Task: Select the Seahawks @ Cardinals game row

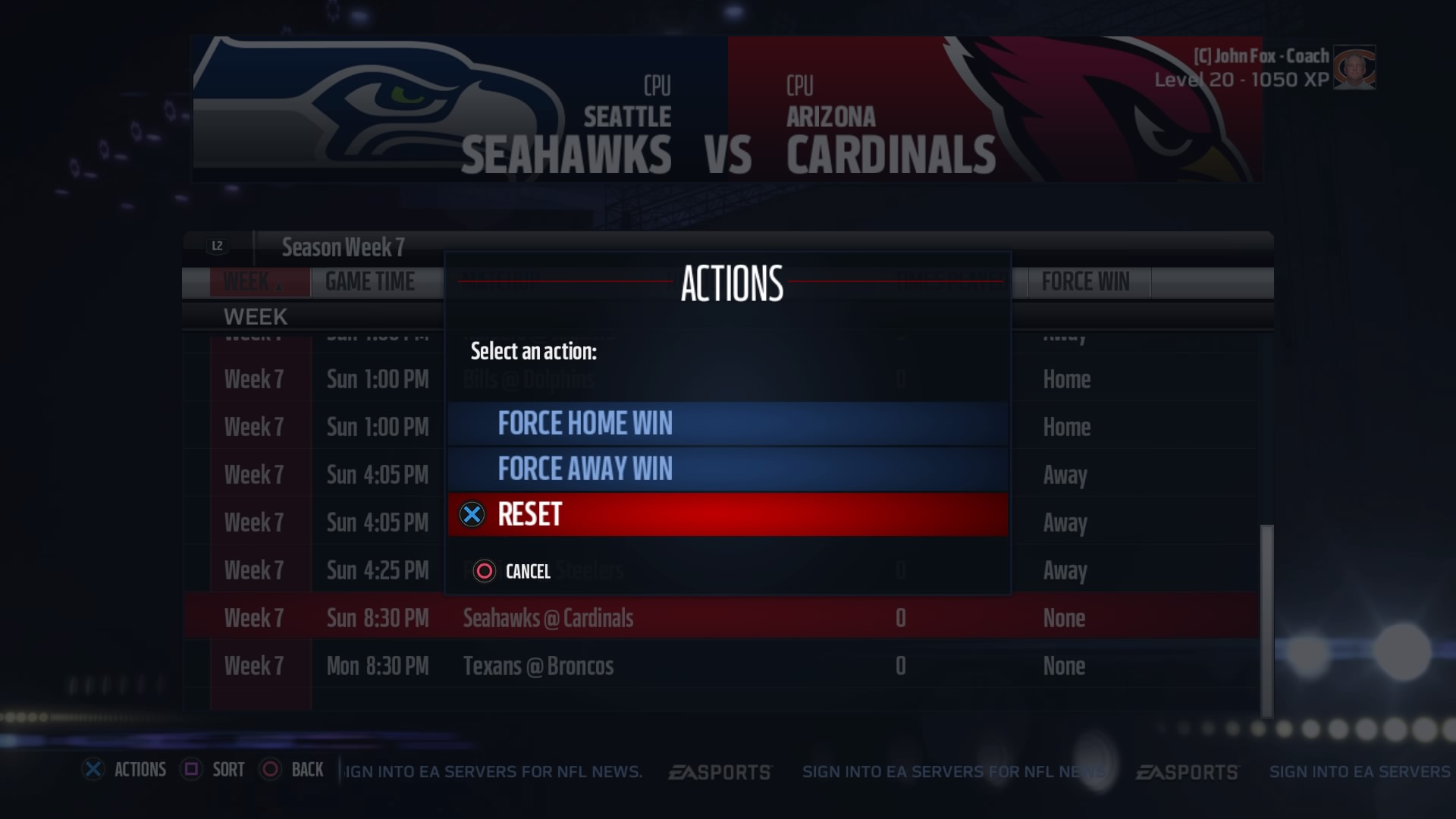Action: click(720, 618)
